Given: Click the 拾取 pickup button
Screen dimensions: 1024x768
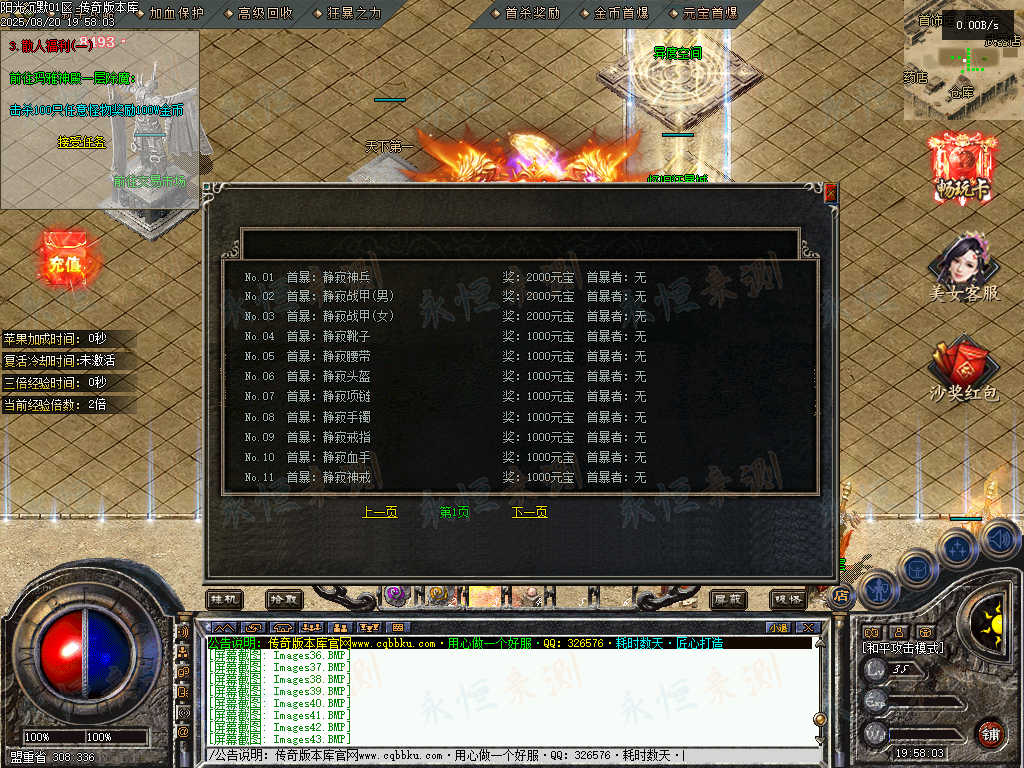Looking at the screenshot, I should [284, 599].
